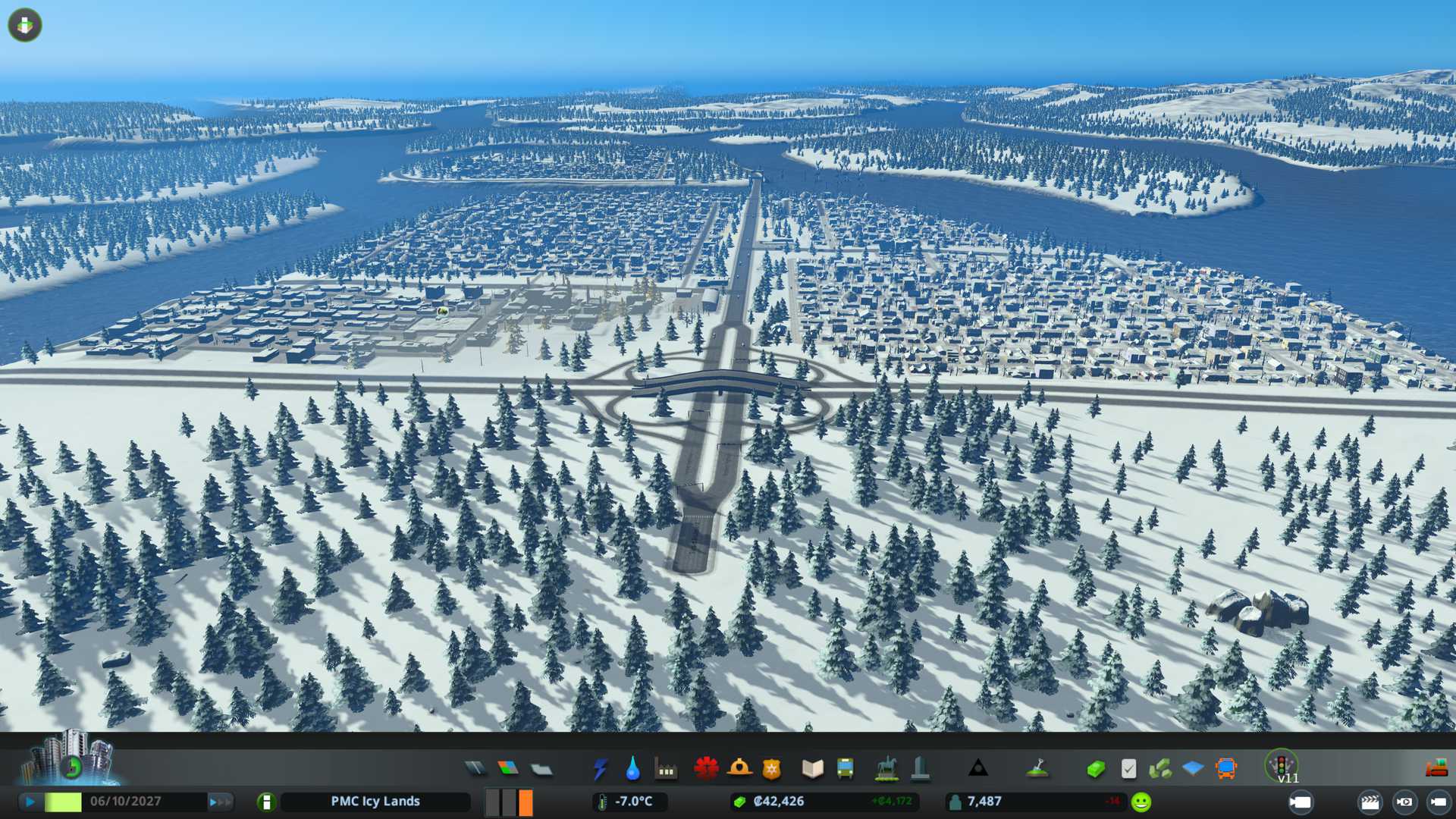Open Fire Department helmet menu
Image resolution: width=1456 pixels, height=819 pixels.
tap(739, 769)
